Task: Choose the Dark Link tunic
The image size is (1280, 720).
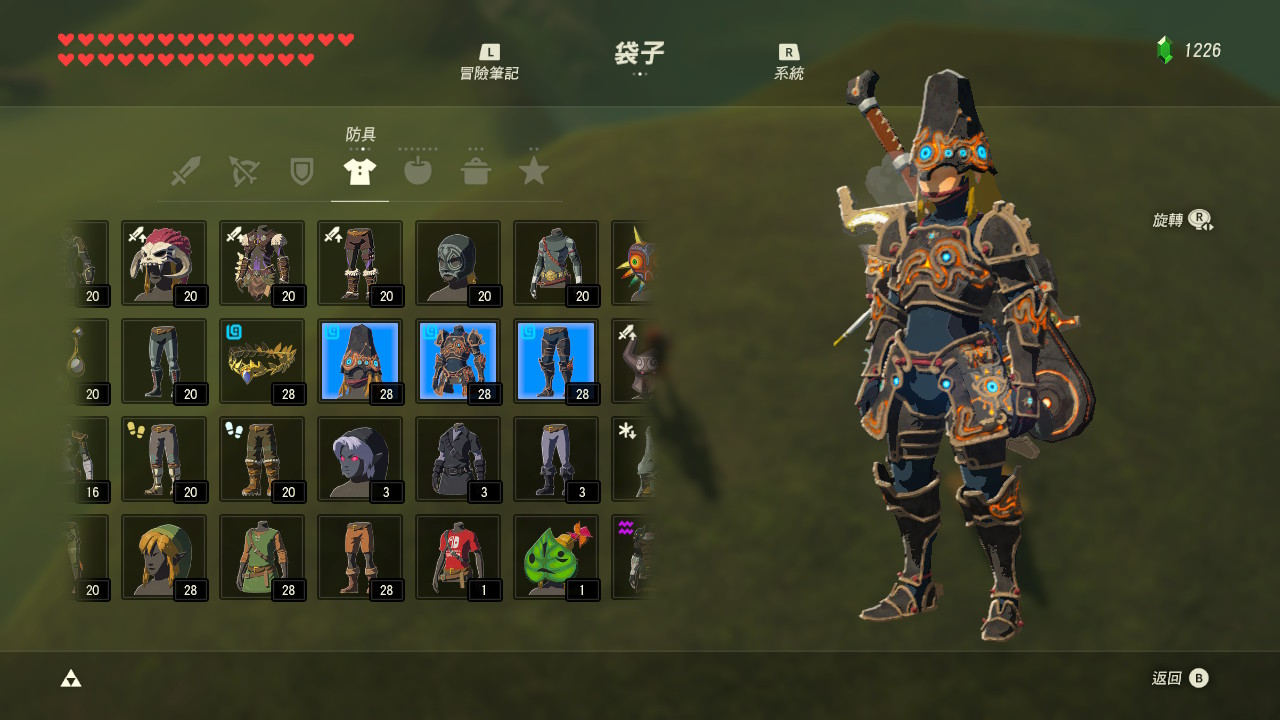Action: (458, 458)
